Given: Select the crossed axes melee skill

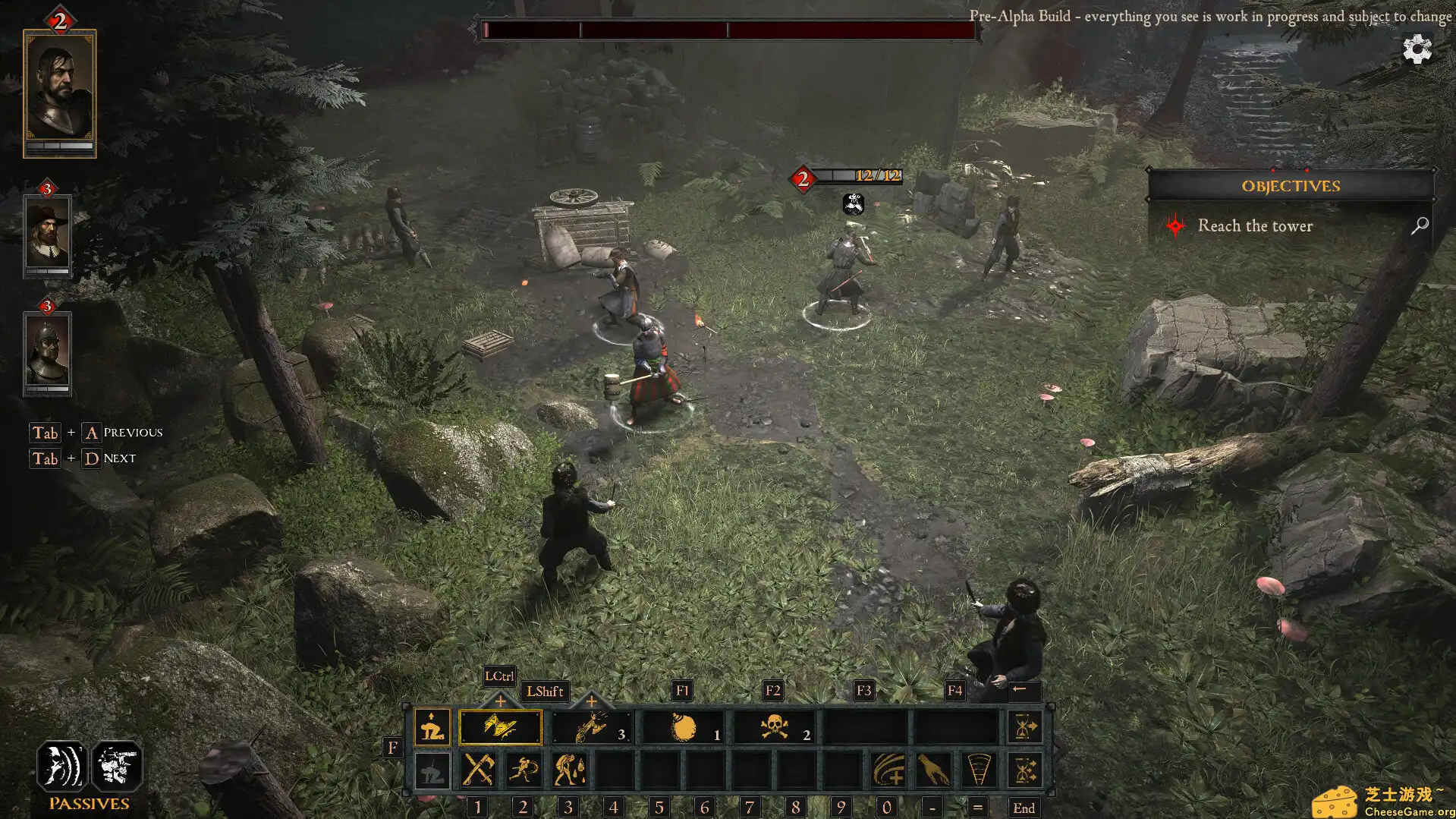Looking at the screenshot, I should 478,770.
